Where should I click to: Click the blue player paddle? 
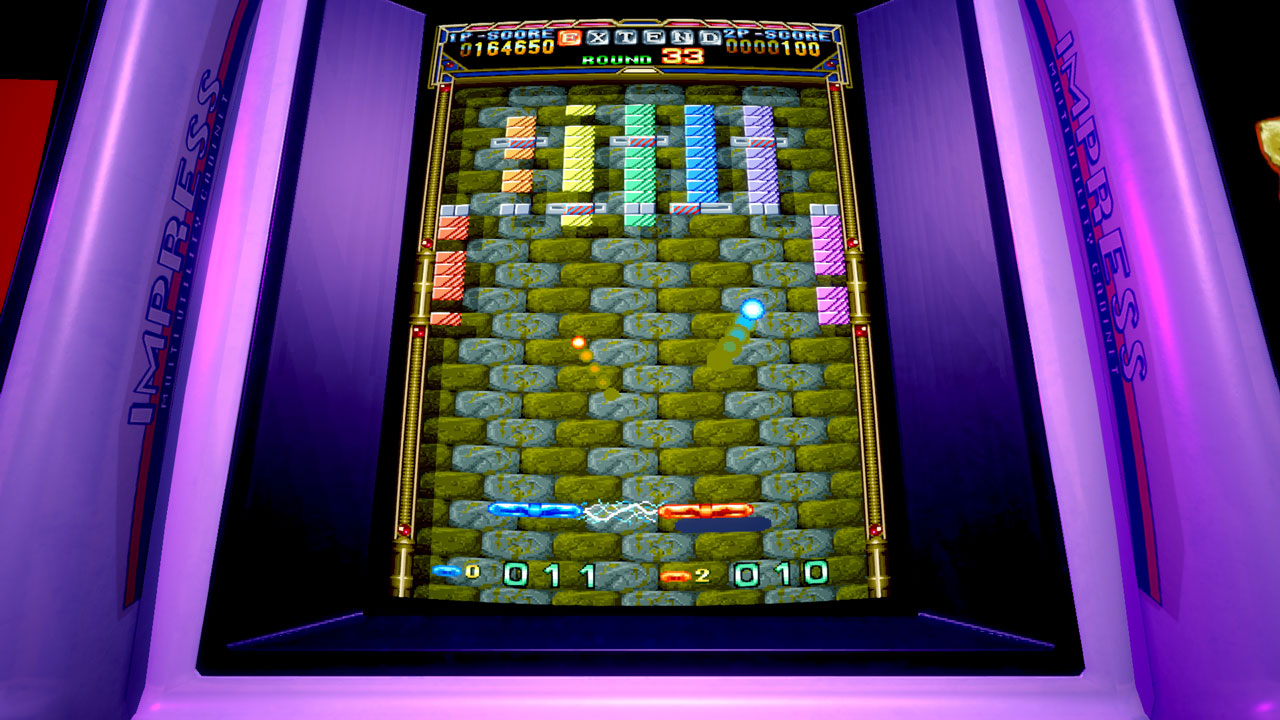[x=533, y=510]
